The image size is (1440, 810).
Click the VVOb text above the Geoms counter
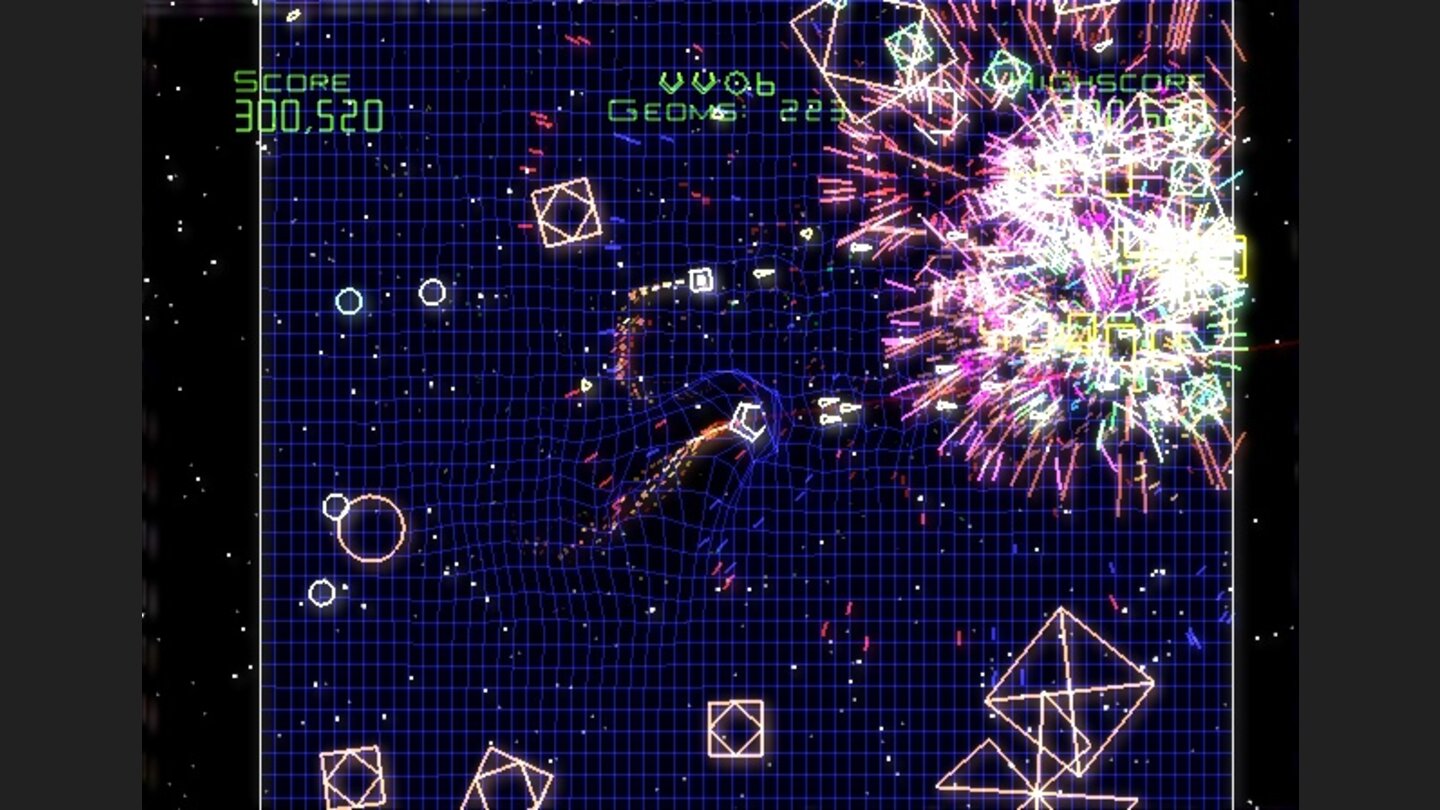pos(714,80)
